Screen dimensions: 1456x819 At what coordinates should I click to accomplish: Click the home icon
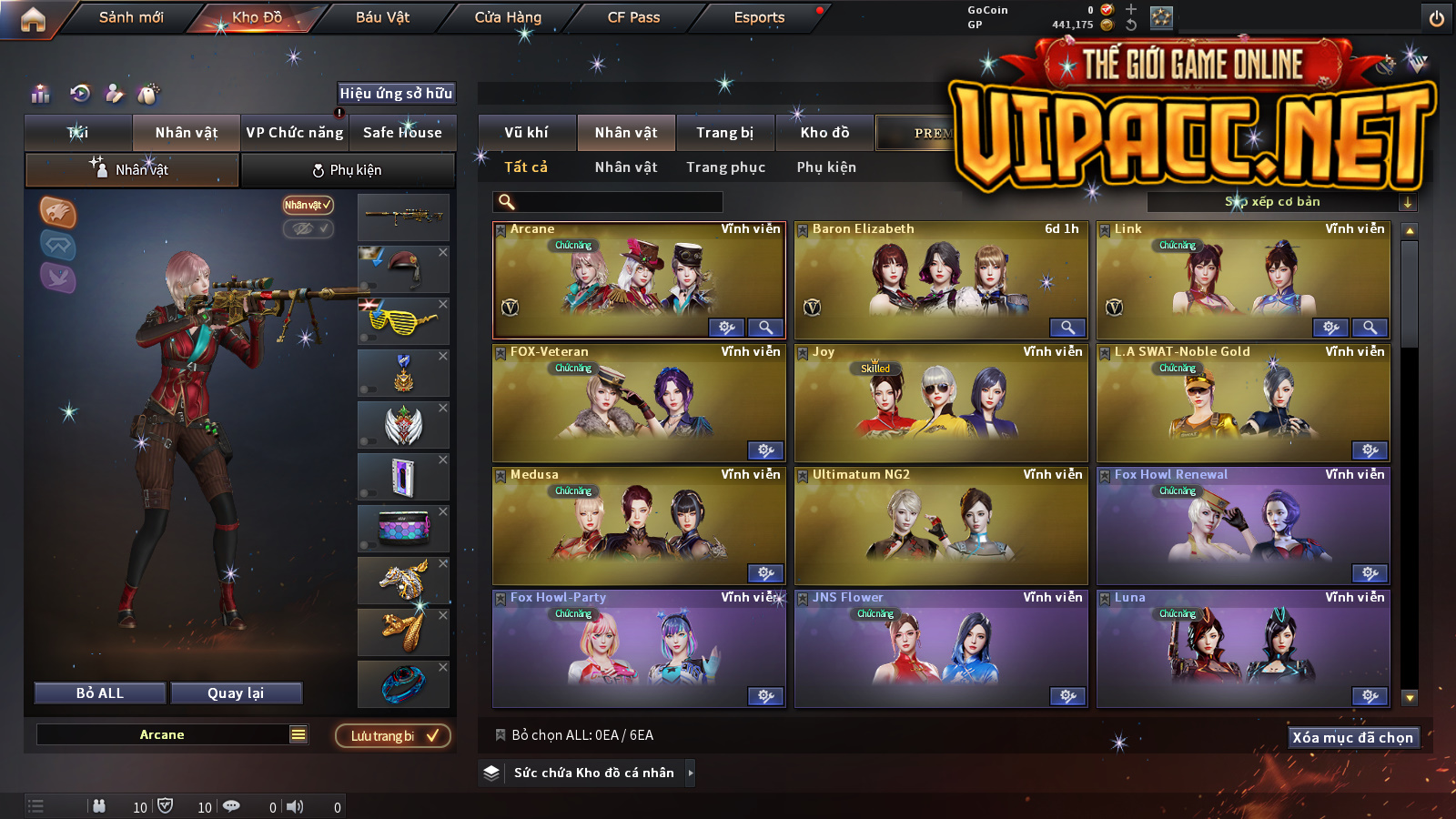33,19
